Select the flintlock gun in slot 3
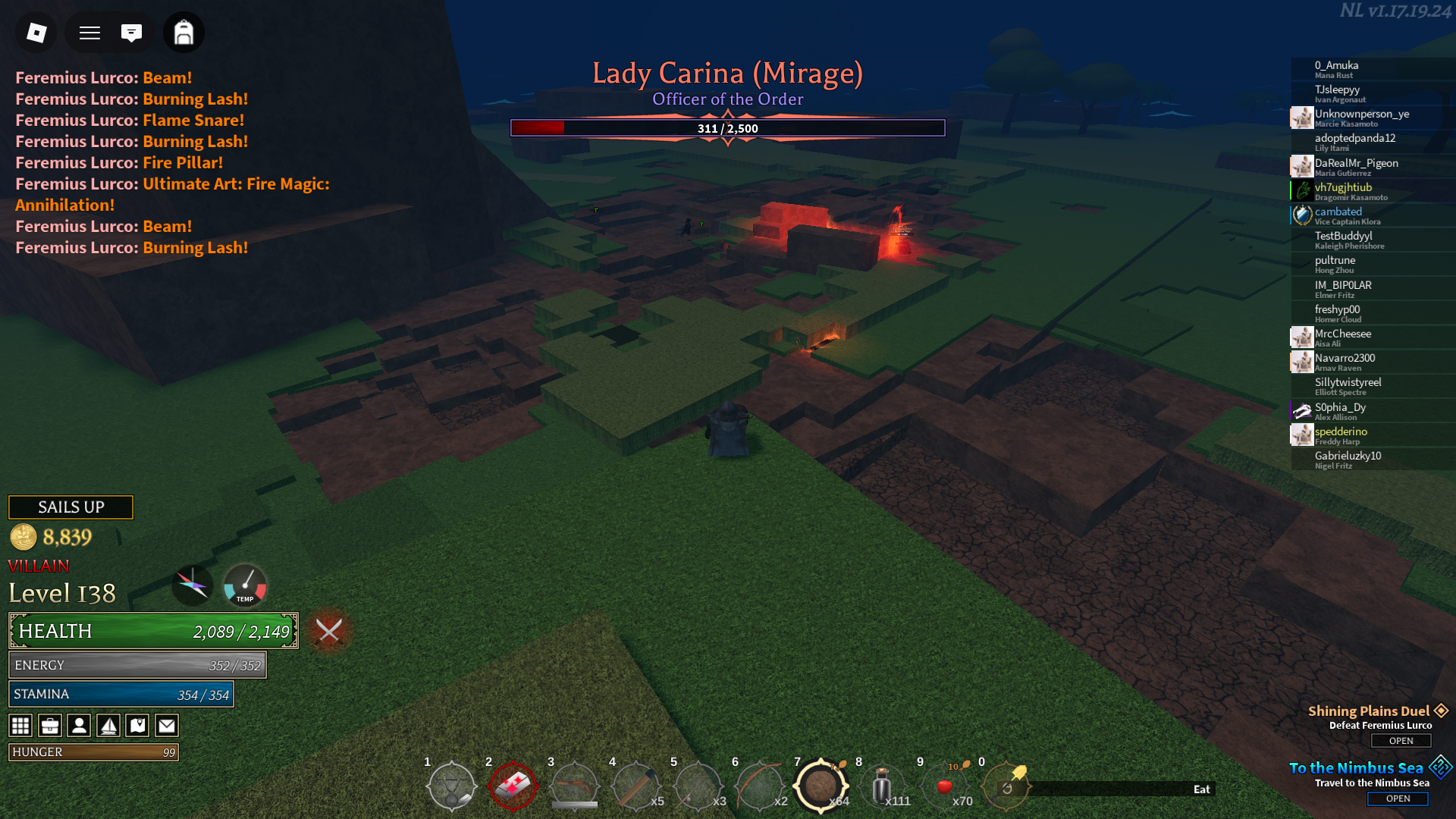The height and width of the screenshot is (819, 1456). click(575, 786)
